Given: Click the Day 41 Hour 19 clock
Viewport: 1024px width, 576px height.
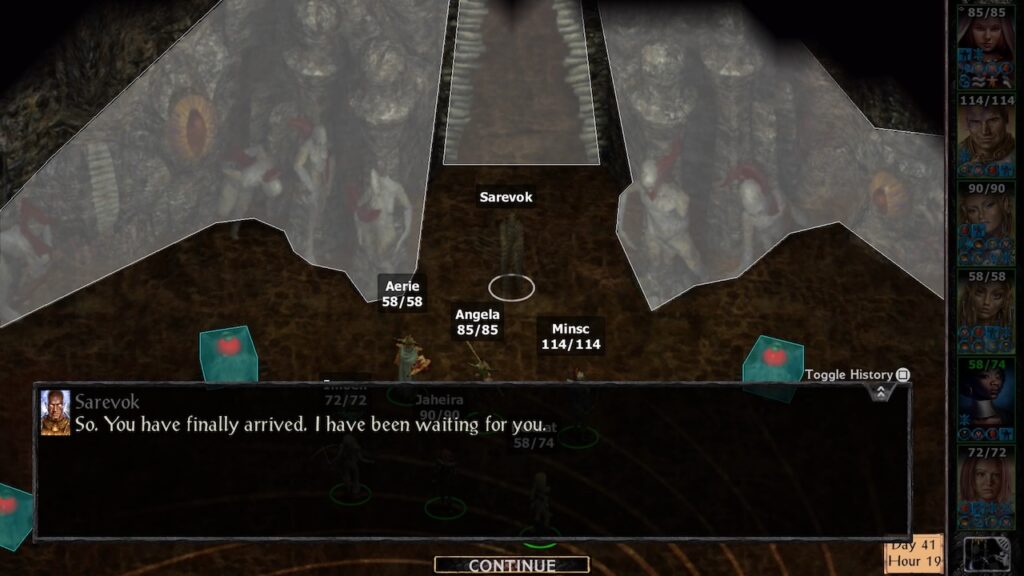Looking at the screenshot, I should (x=914, y=552).
